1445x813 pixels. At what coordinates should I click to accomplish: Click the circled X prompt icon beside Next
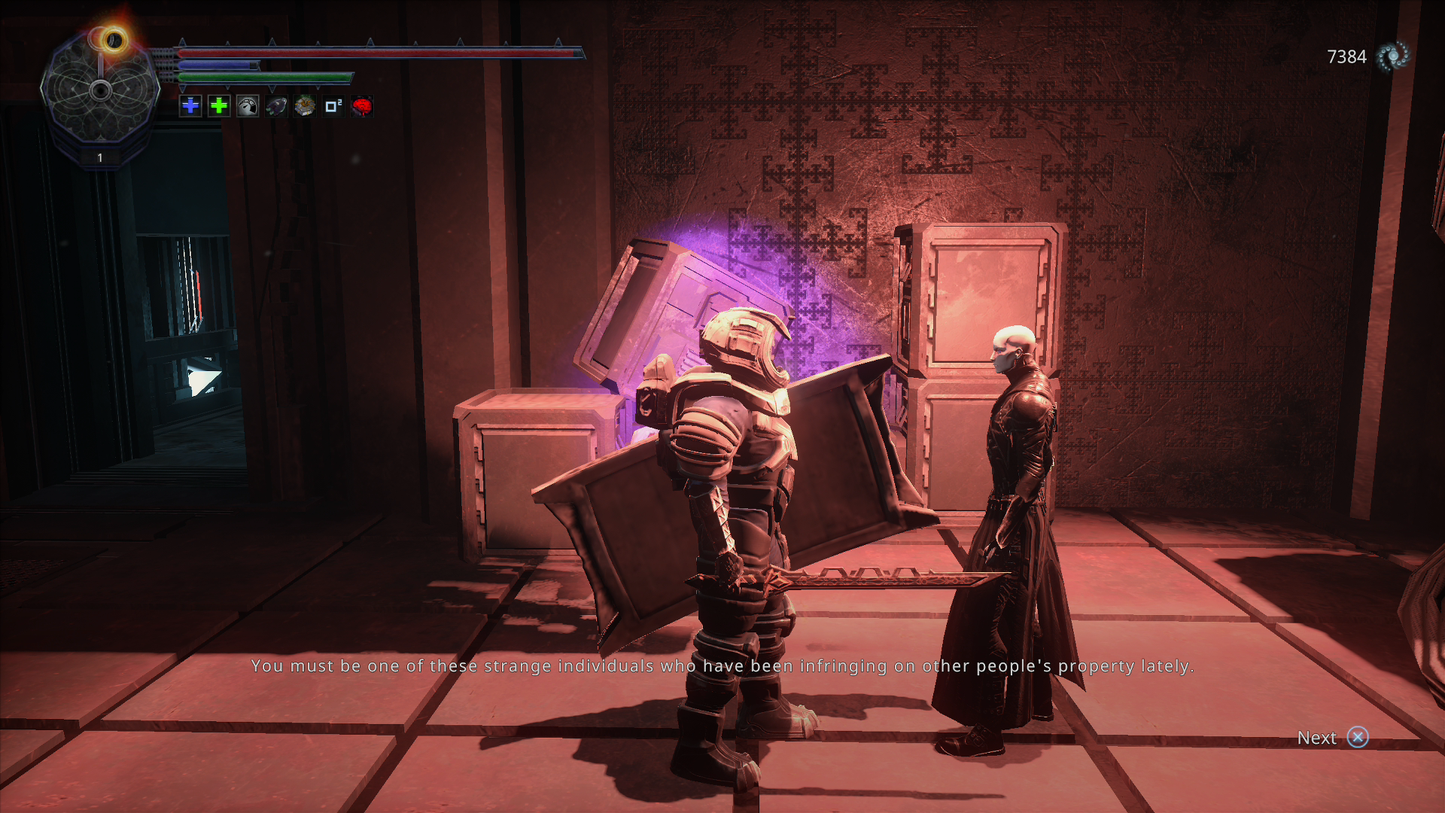tap(1358, 738)
